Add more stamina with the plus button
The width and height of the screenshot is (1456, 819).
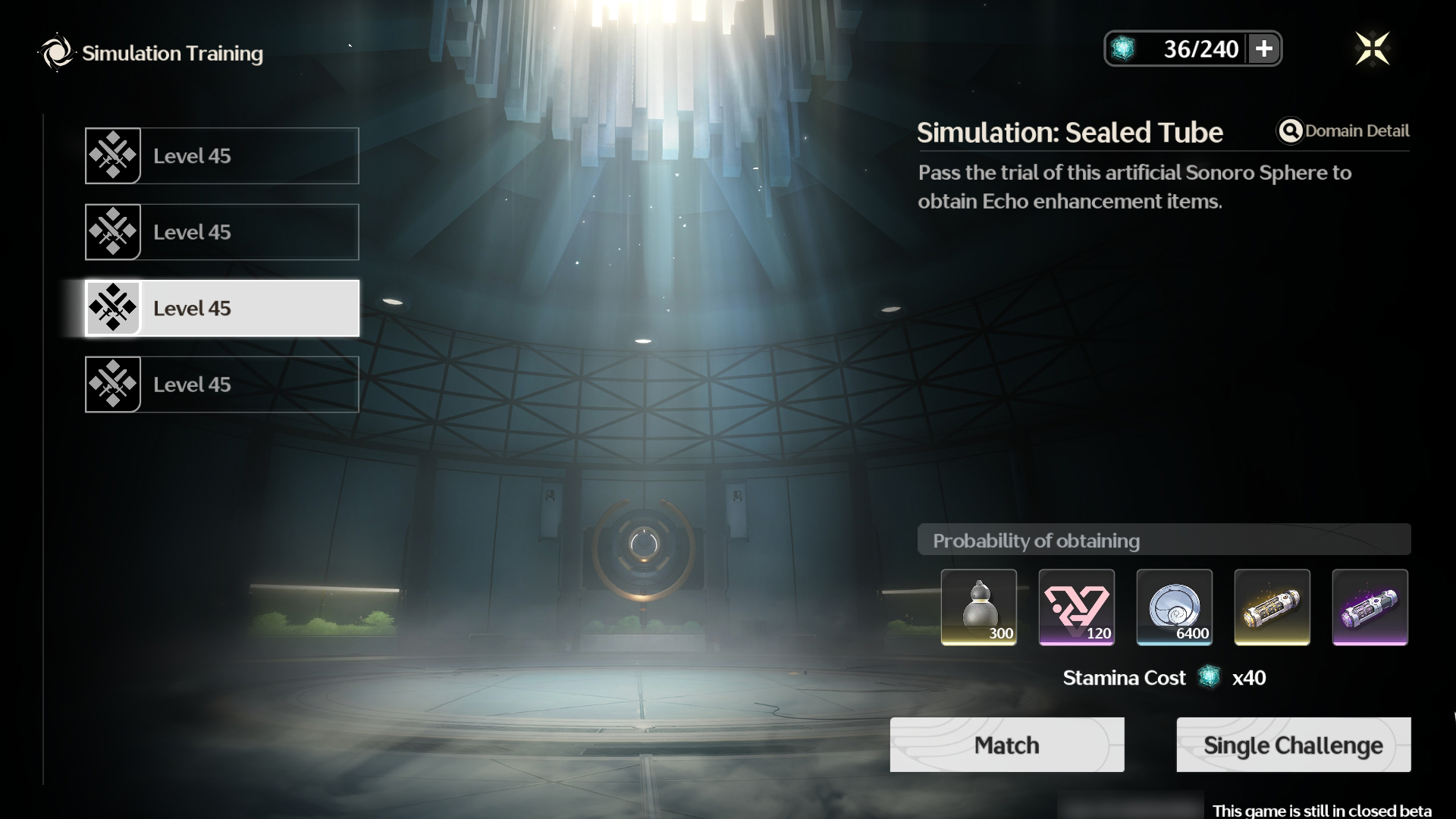1263,49
